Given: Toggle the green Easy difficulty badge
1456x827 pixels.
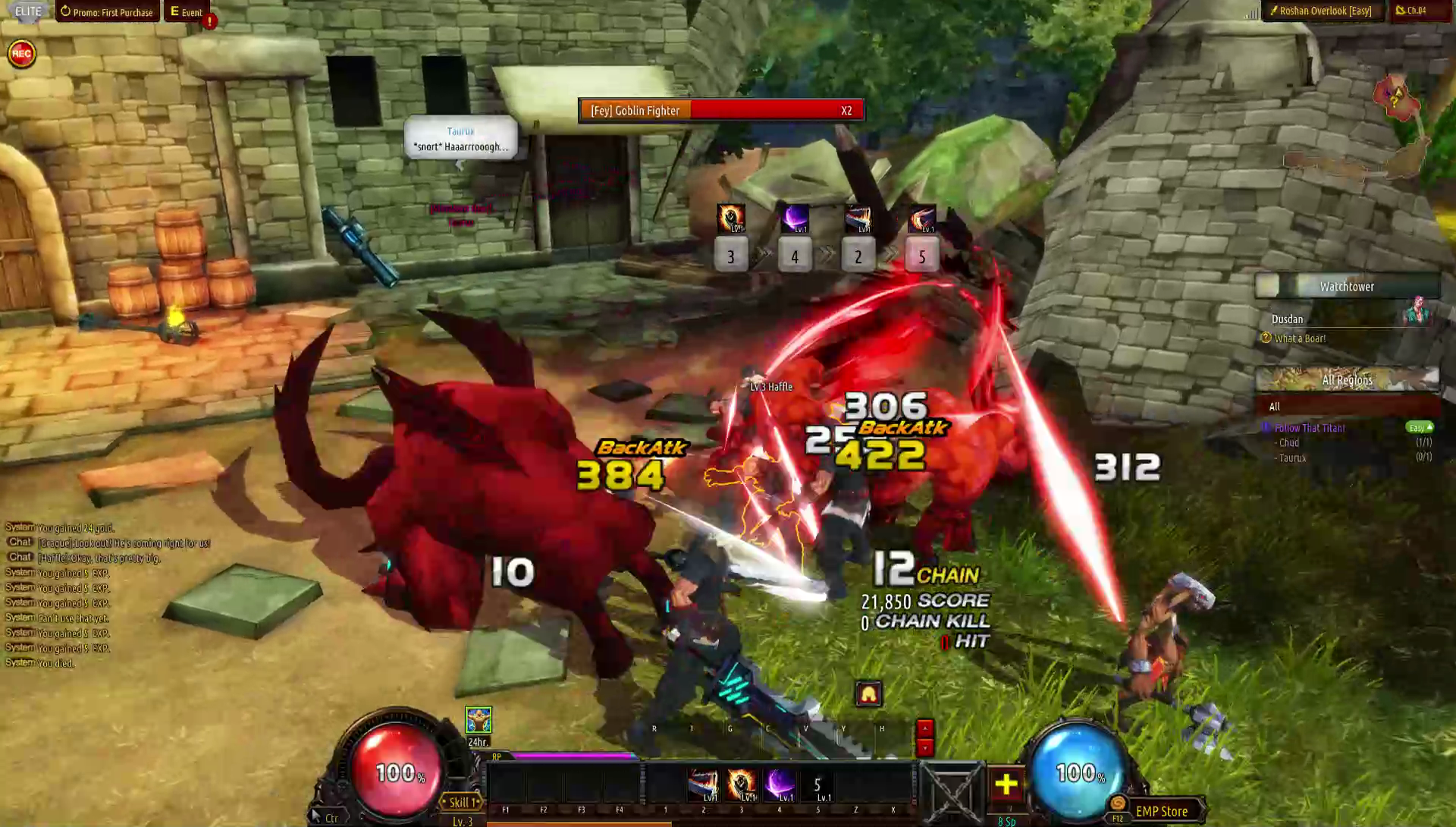Looking at the screenshot, I should 1419,428.
